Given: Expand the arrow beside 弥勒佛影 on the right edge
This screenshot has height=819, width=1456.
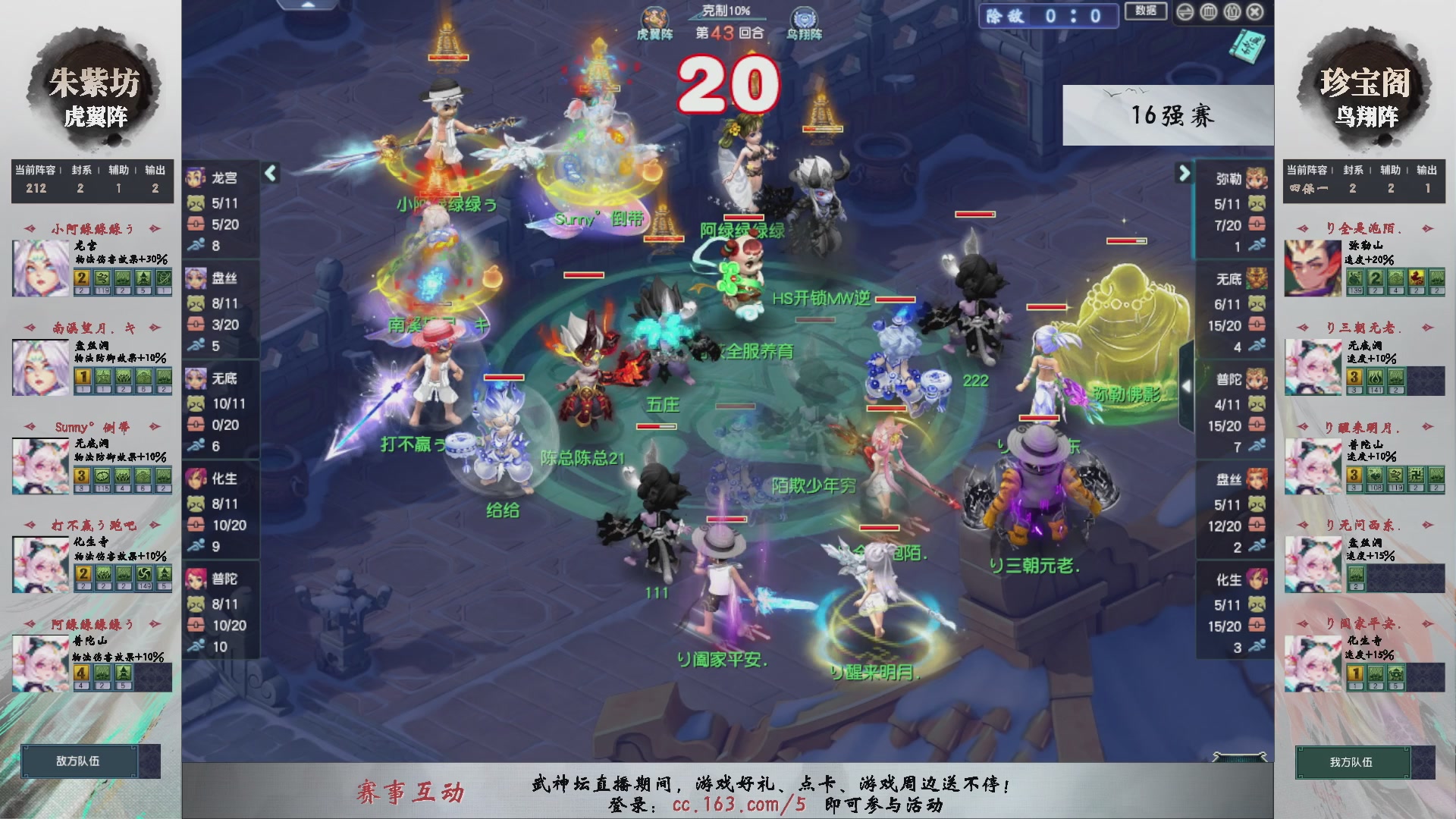Looking at the screenshot, I should [x=1187, y=384].
